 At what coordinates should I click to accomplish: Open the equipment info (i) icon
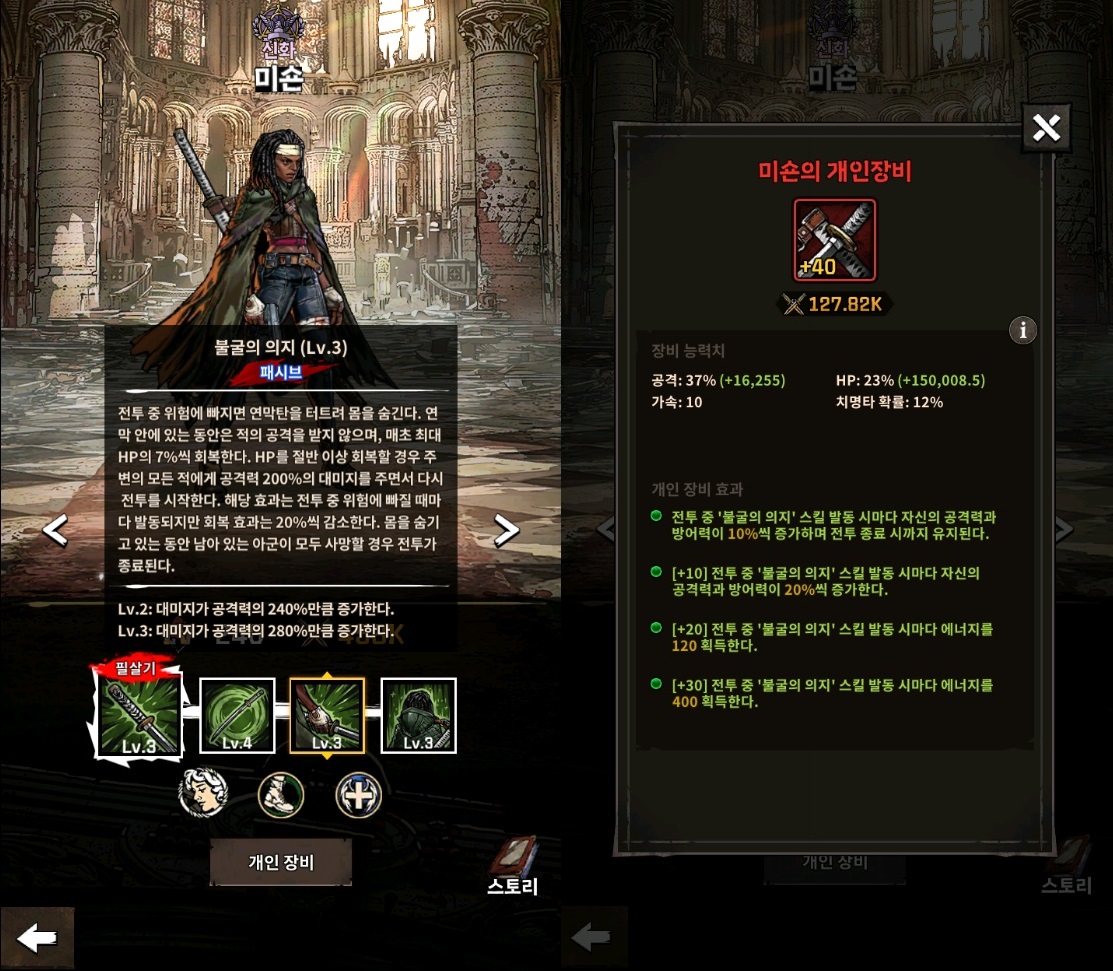[x=1022, y=330]
